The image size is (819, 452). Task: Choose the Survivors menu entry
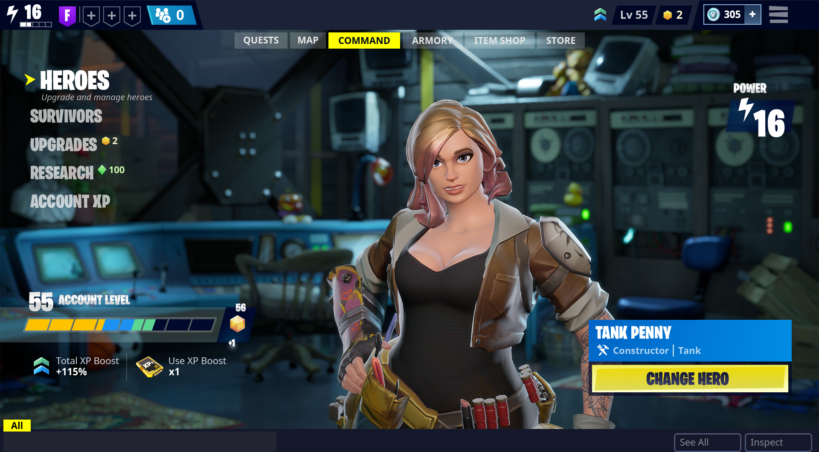tap(66, 116)
